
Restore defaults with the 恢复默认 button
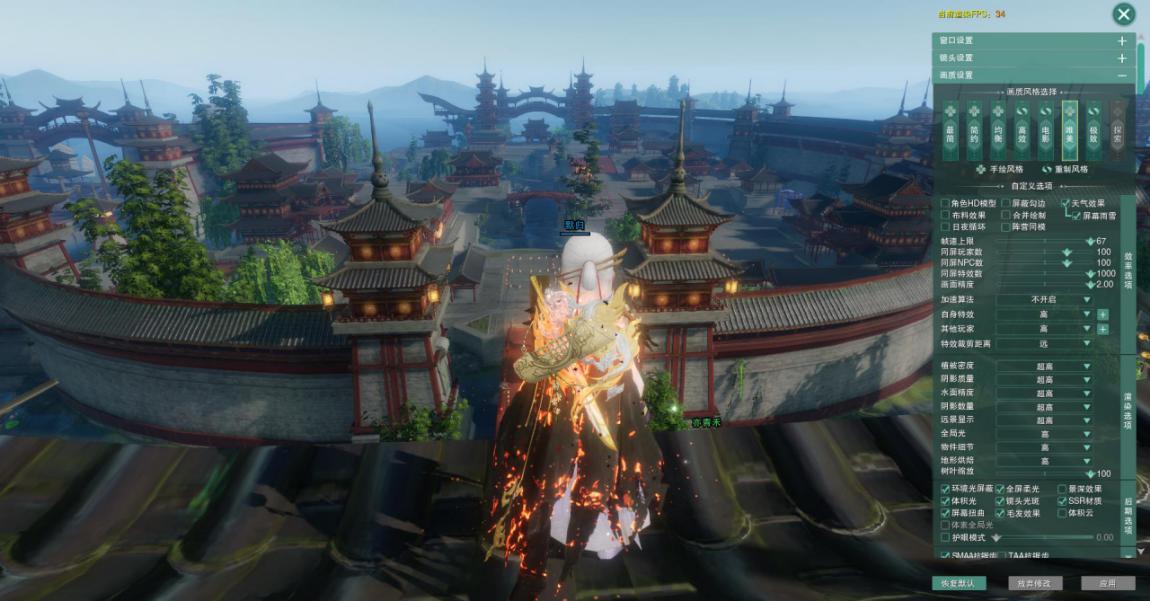tap(957, 583)
